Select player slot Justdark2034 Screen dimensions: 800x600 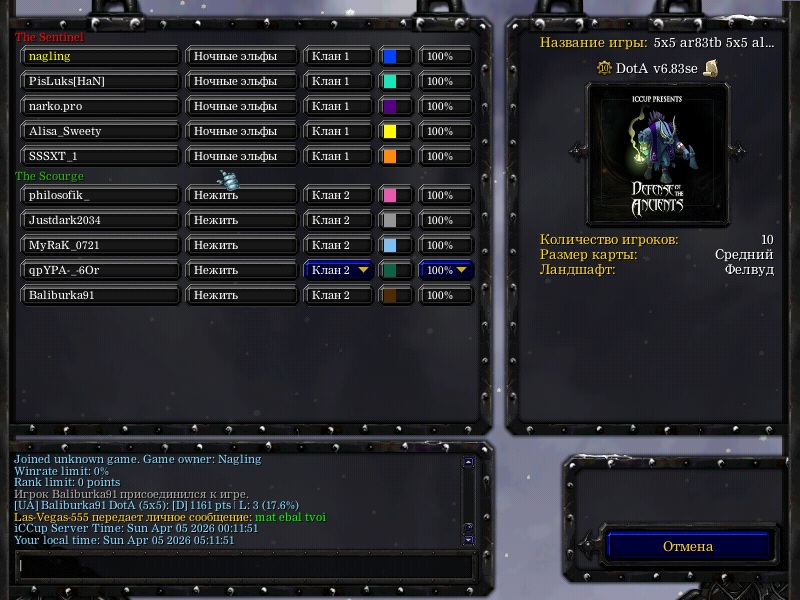point(100,221)
